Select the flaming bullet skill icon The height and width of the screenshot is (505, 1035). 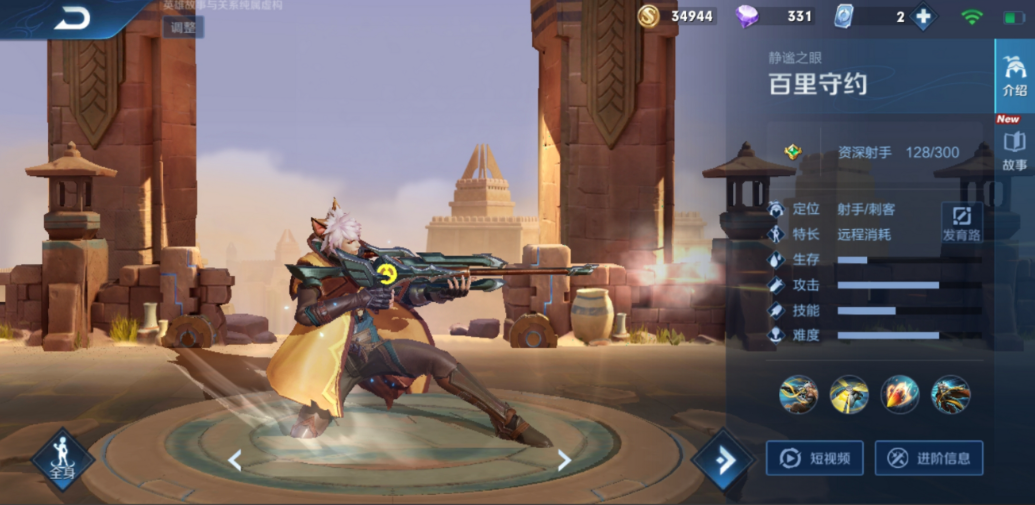click(x=900, y=395)
